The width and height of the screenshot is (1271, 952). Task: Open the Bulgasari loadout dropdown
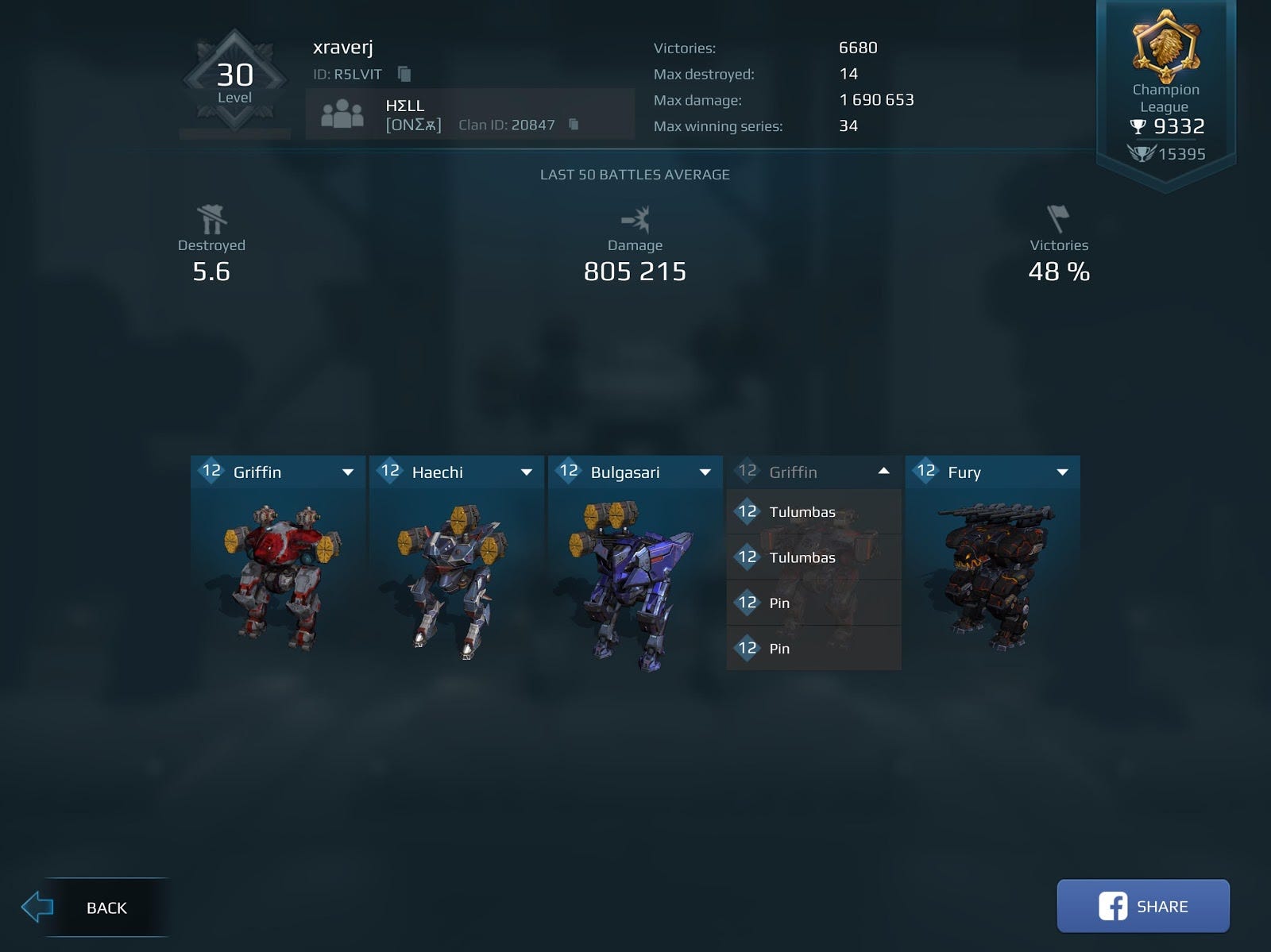705,472
